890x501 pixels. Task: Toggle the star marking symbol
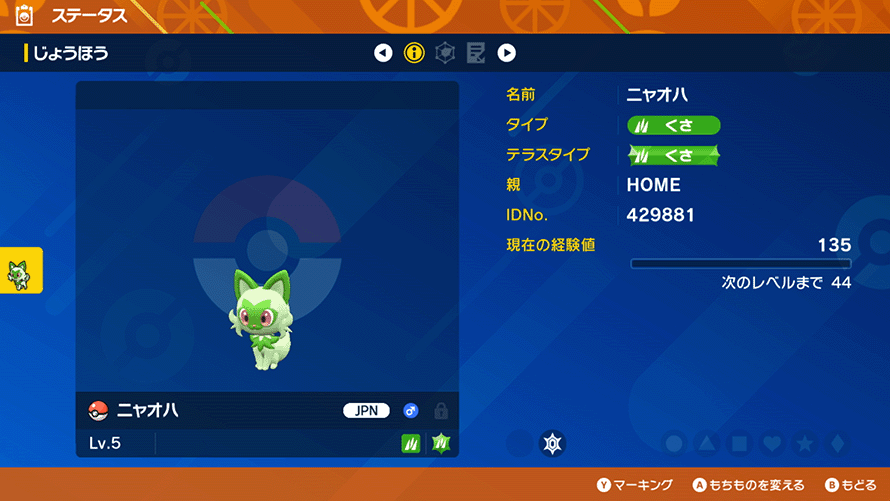804,443
